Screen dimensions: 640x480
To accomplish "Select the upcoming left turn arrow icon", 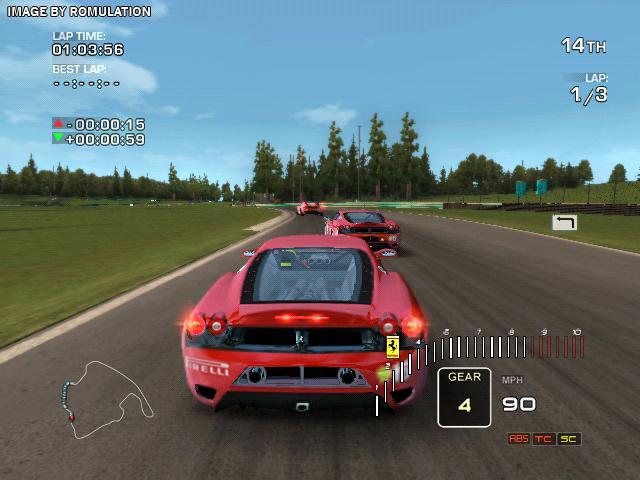I will pos(564,222).
